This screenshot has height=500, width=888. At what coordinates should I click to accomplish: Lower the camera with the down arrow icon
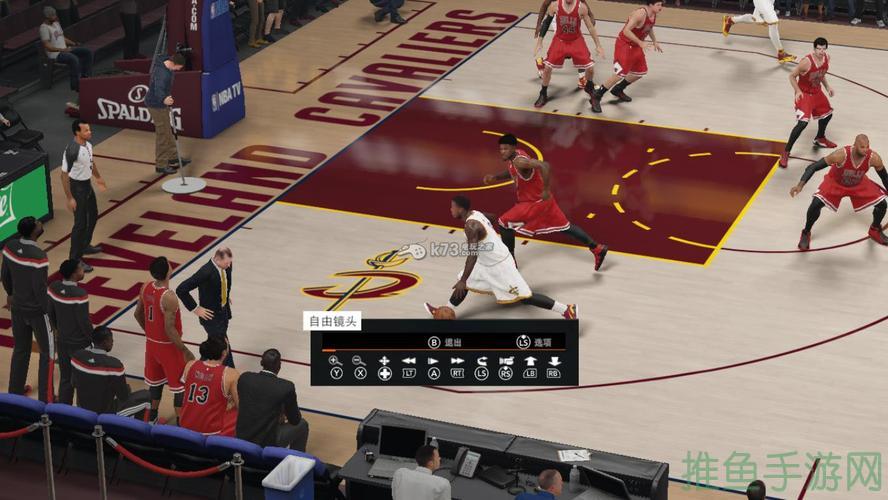[x=554, y=360]
